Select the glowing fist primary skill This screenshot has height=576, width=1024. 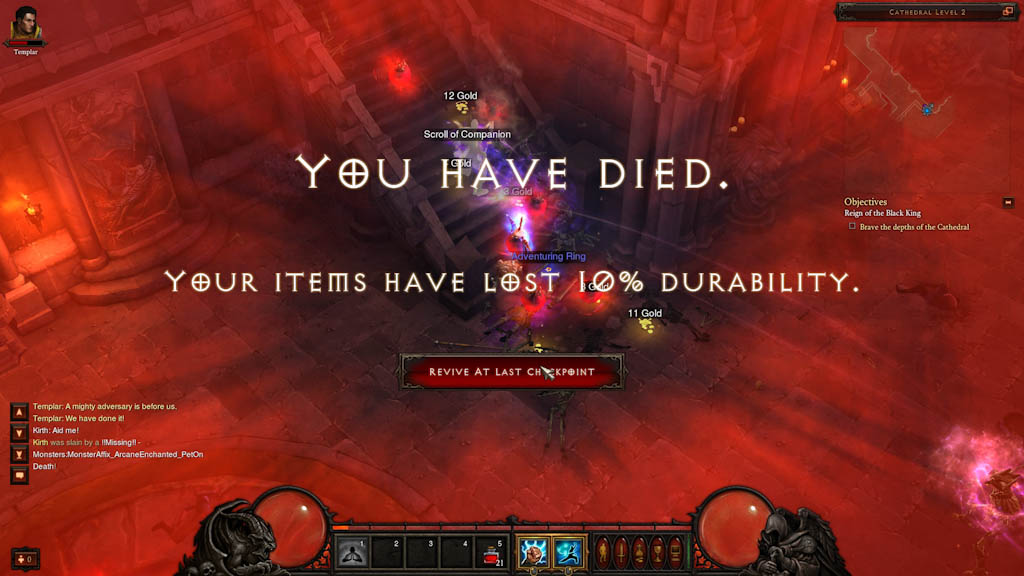tap(533, 552)
